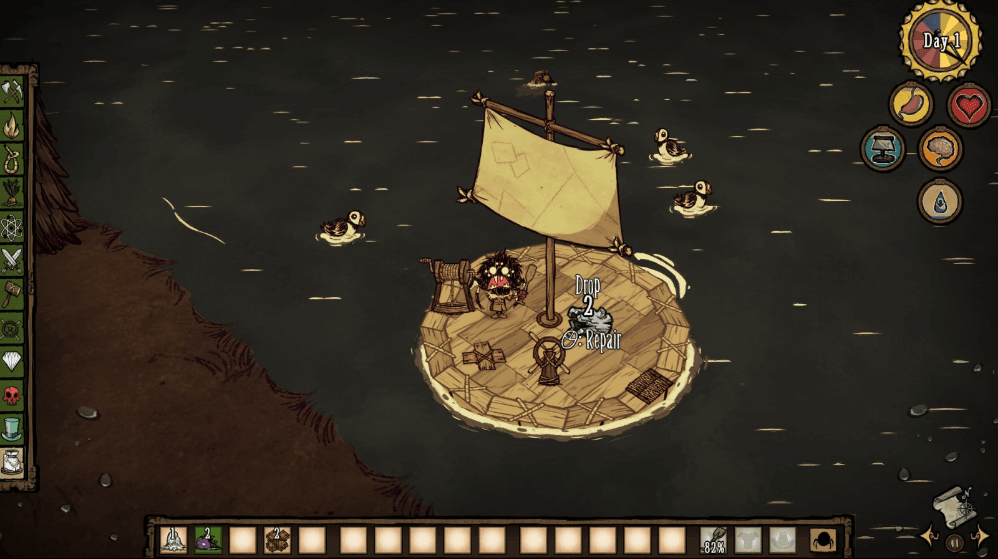Open the spider backpack slot
Screen dimensions: 998x559
[x=823, y=540]
